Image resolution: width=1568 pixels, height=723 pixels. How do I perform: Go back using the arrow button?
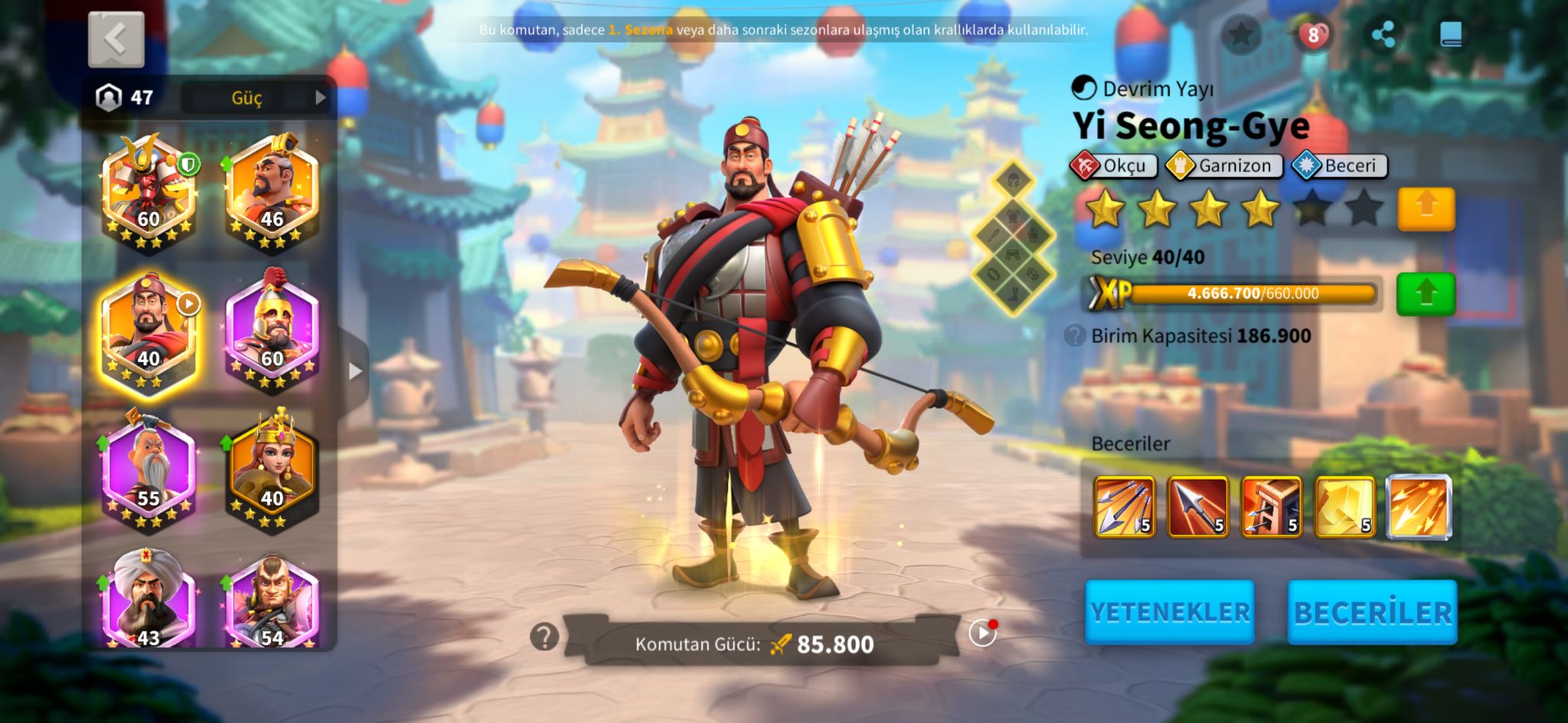point(116,39)
